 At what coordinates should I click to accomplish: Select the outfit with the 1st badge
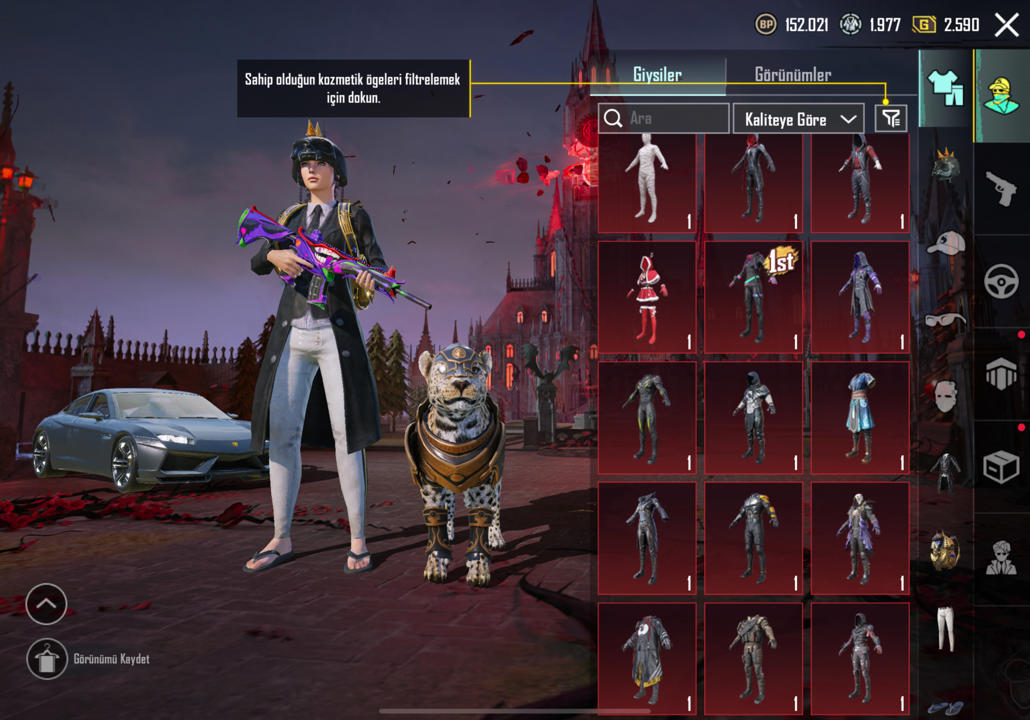click(753, 296)
